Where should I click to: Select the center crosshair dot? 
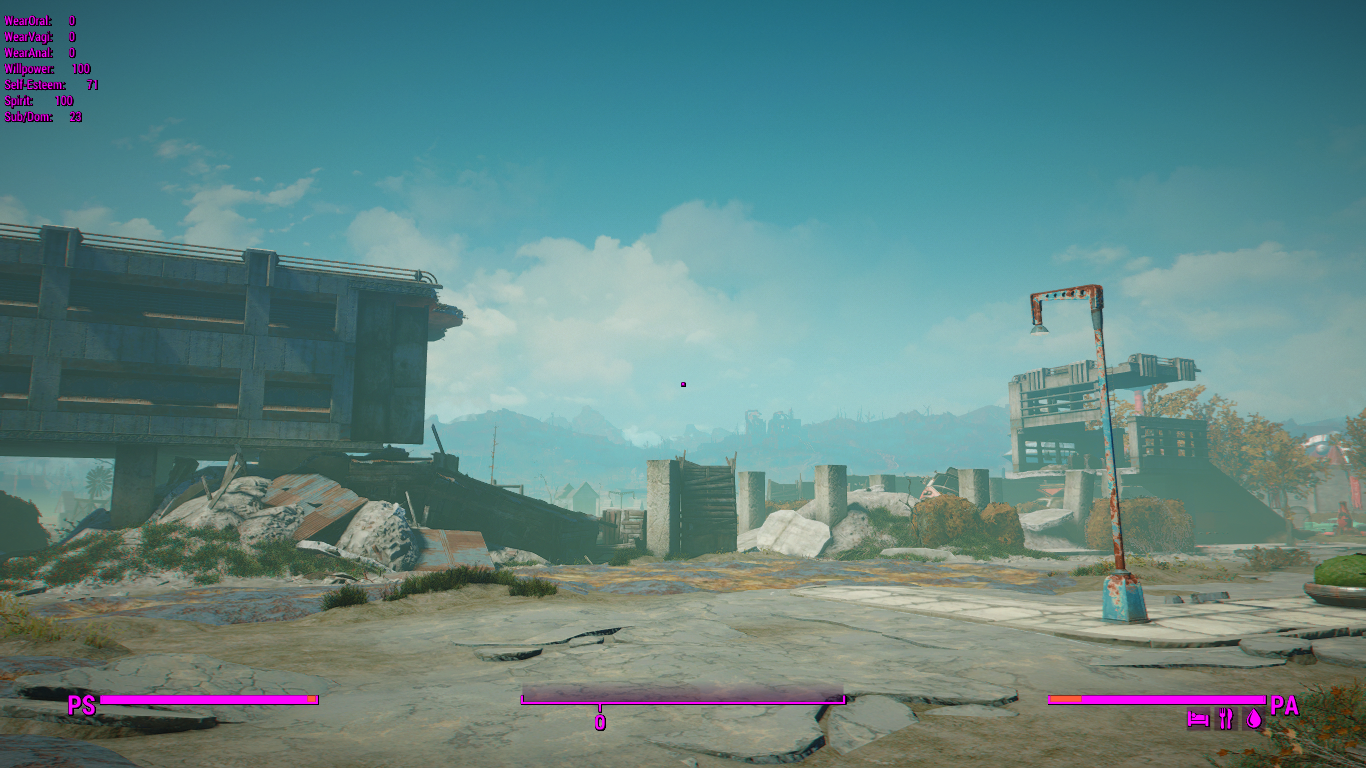[x=683, y=383]
